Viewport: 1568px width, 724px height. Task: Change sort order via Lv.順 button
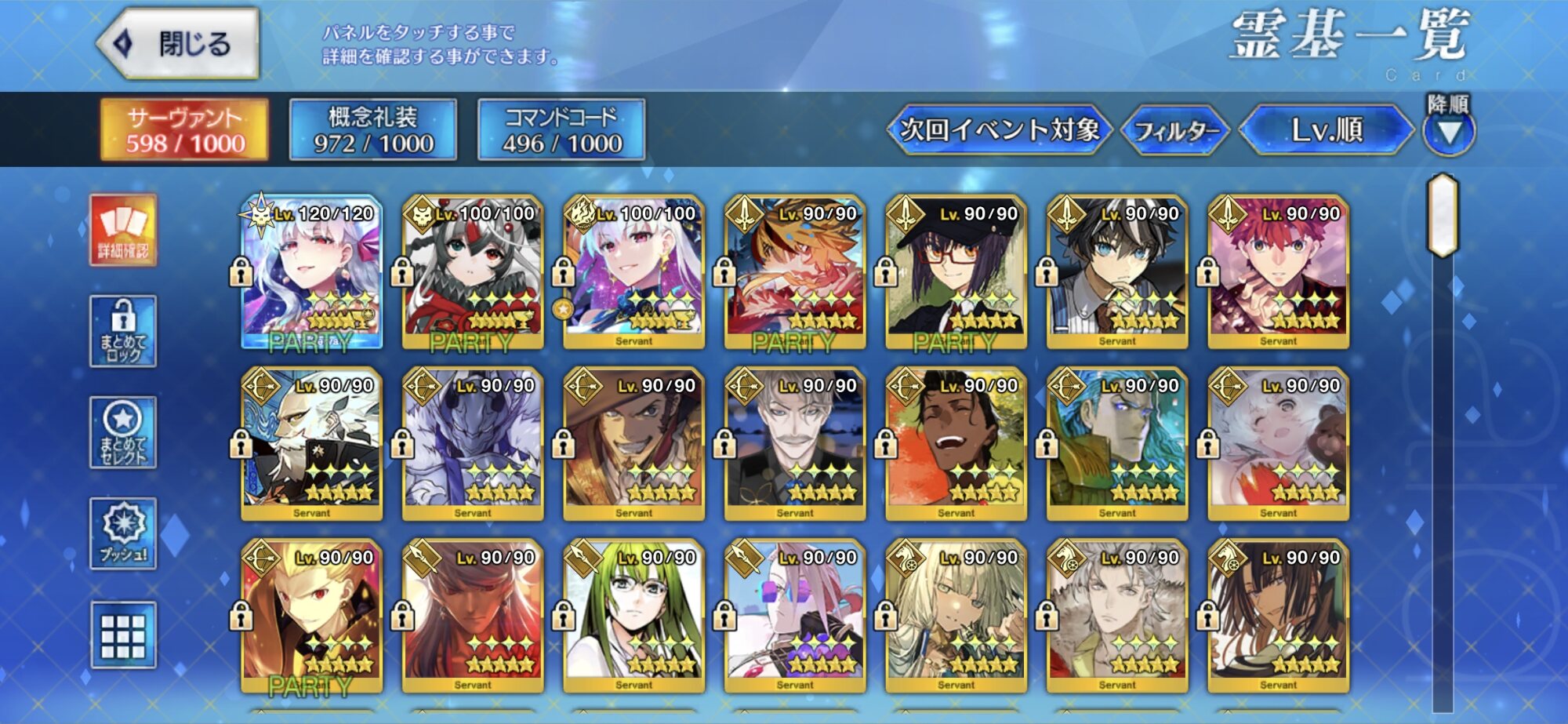1326,129
